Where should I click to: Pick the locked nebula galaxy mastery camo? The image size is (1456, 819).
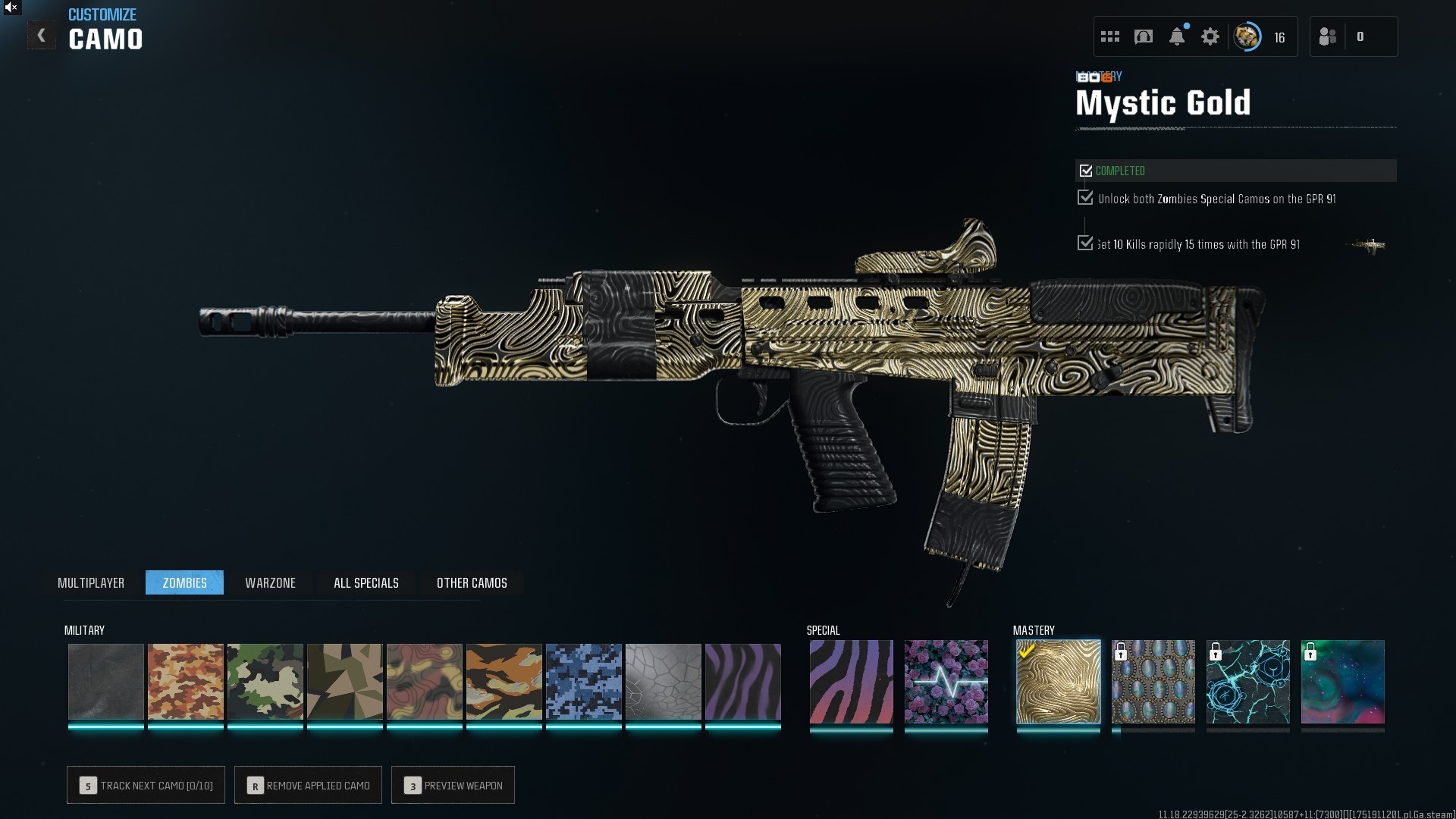coord(1342,681)
